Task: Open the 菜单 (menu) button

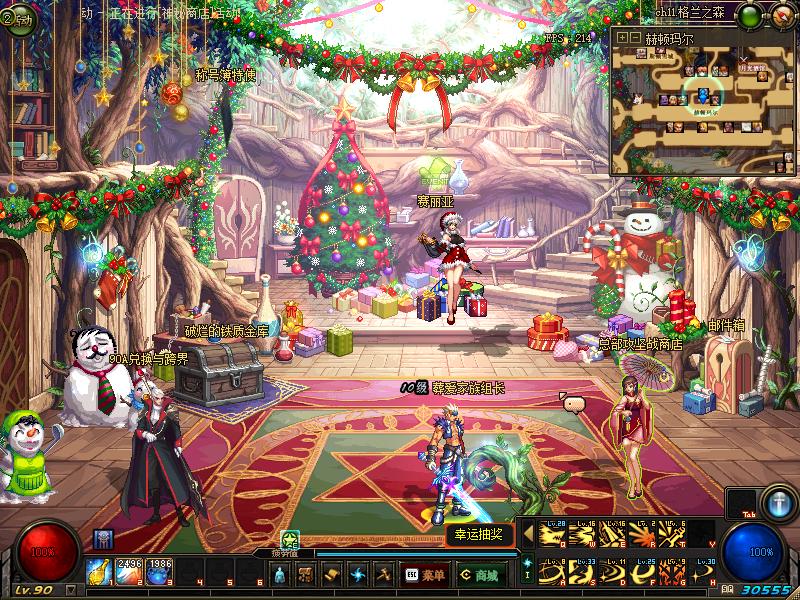Action: point(425,575)
